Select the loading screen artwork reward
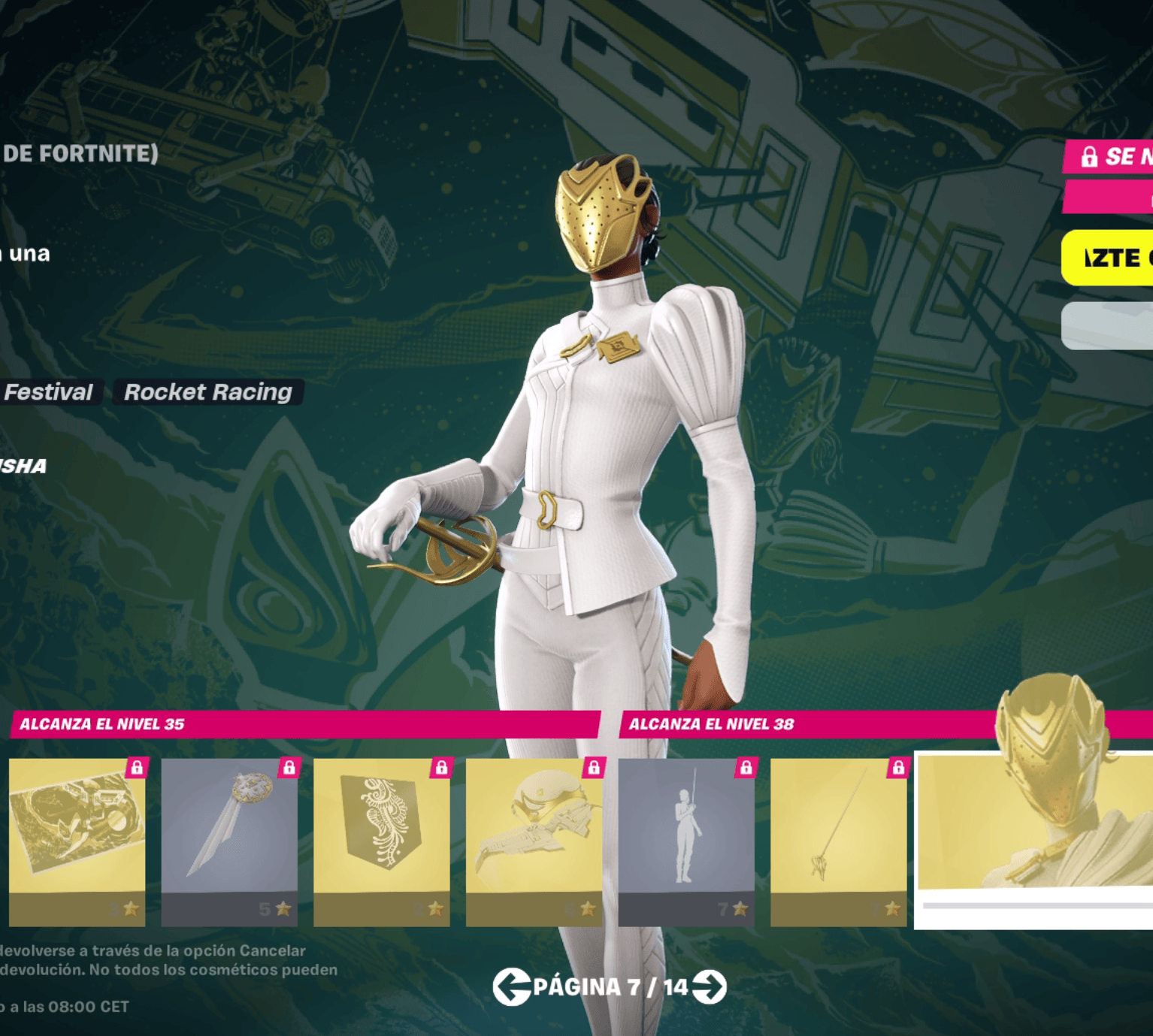 point(77,841)
